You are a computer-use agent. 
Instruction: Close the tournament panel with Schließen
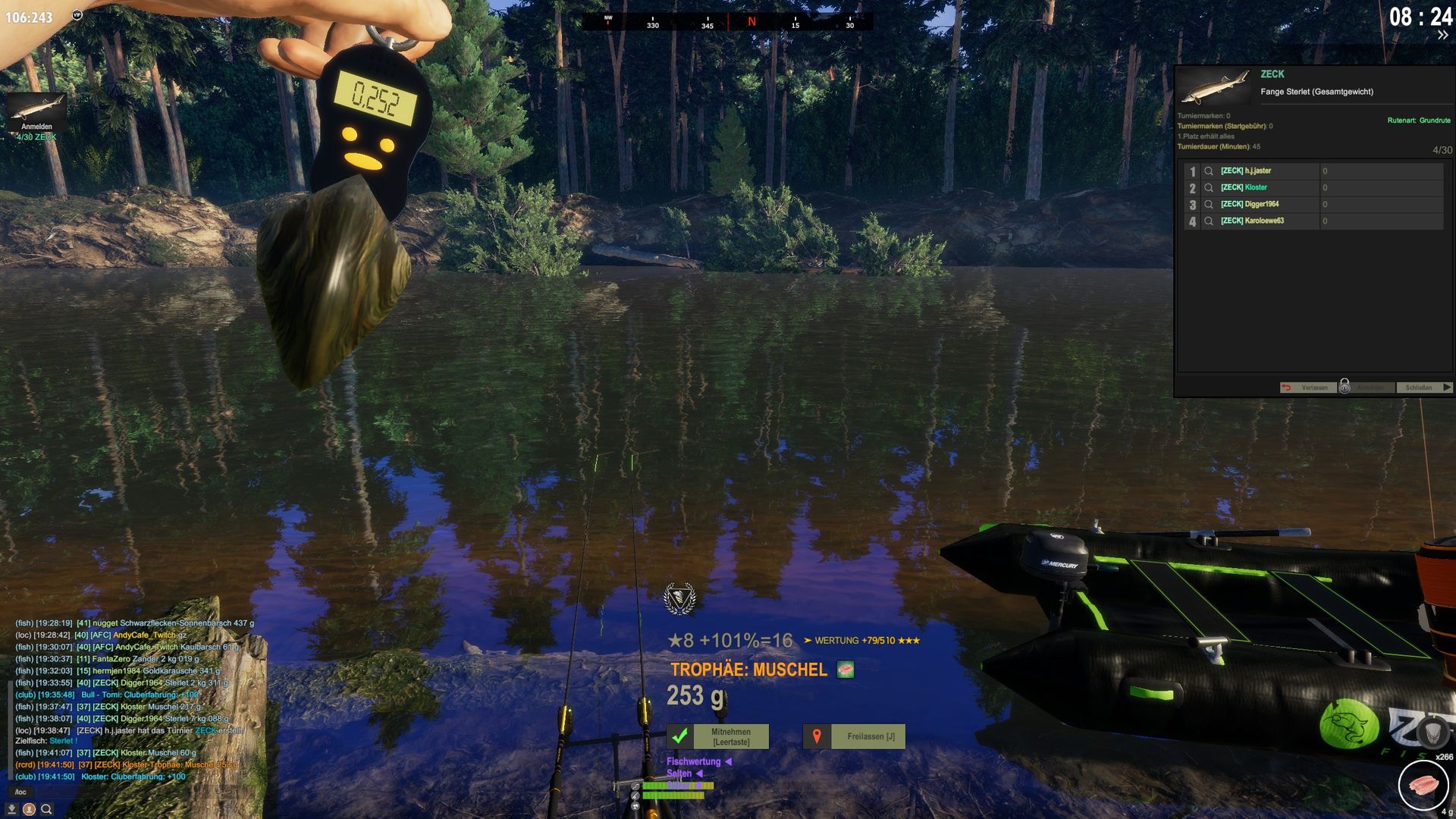(x=1423, y=388)
